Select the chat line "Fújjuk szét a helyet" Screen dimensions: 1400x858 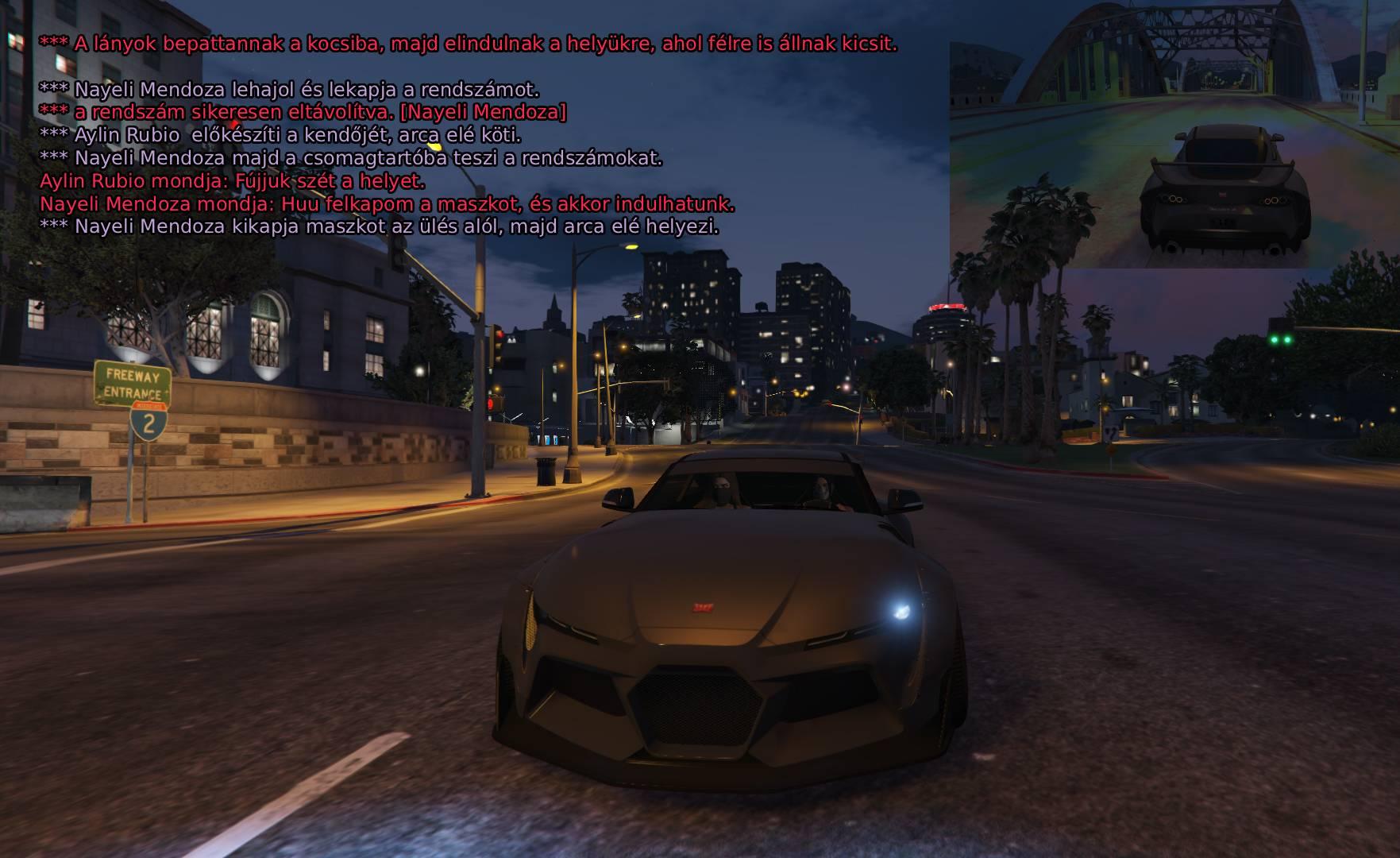click(x=233, y=181)
